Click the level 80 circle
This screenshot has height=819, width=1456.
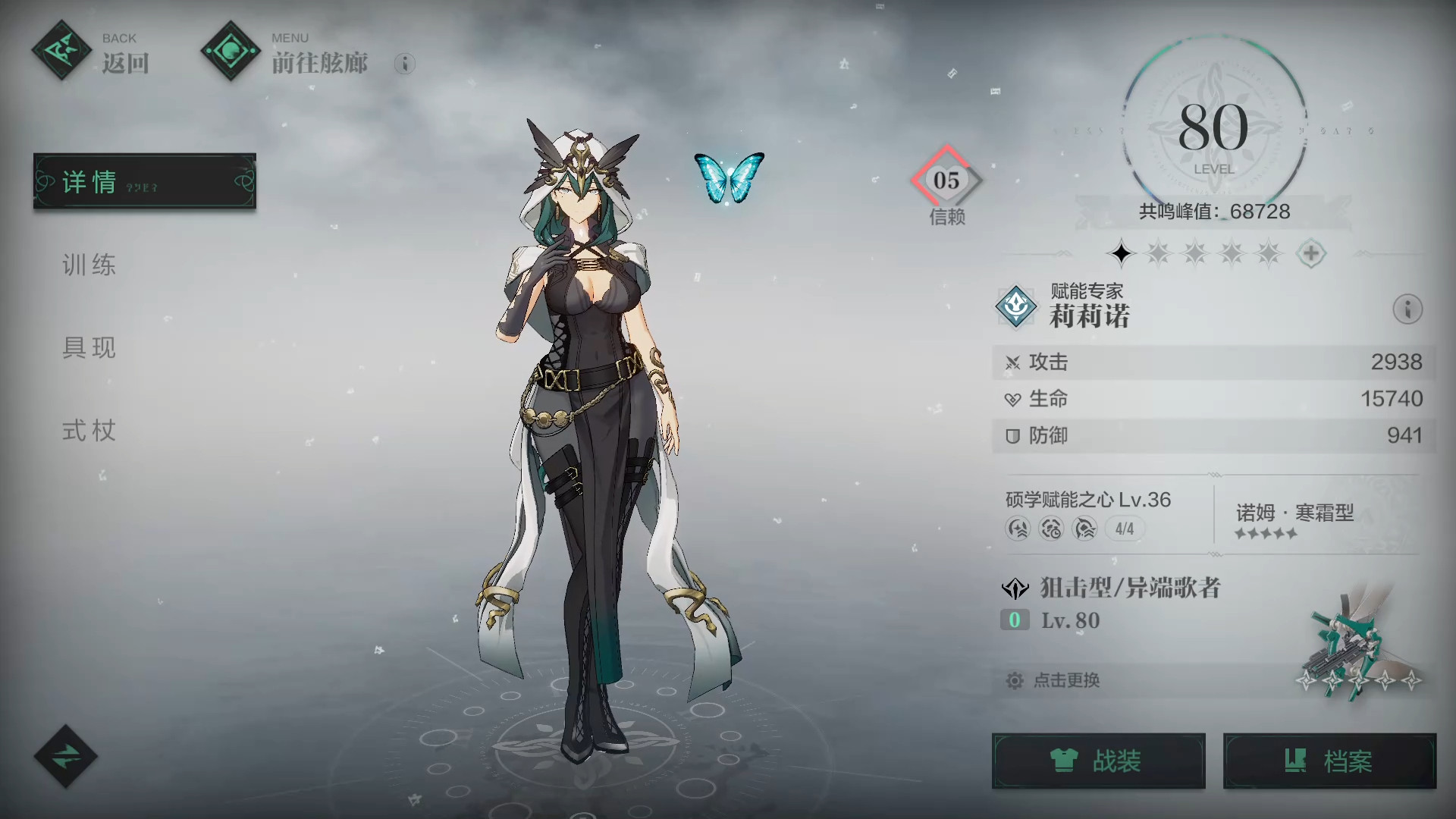1213,130
